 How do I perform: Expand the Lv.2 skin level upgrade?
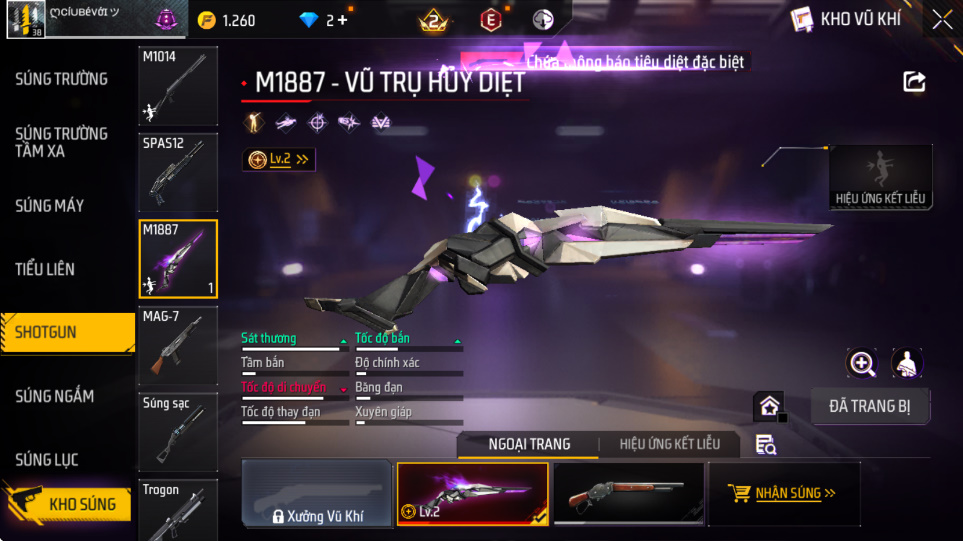click(279, 159)
